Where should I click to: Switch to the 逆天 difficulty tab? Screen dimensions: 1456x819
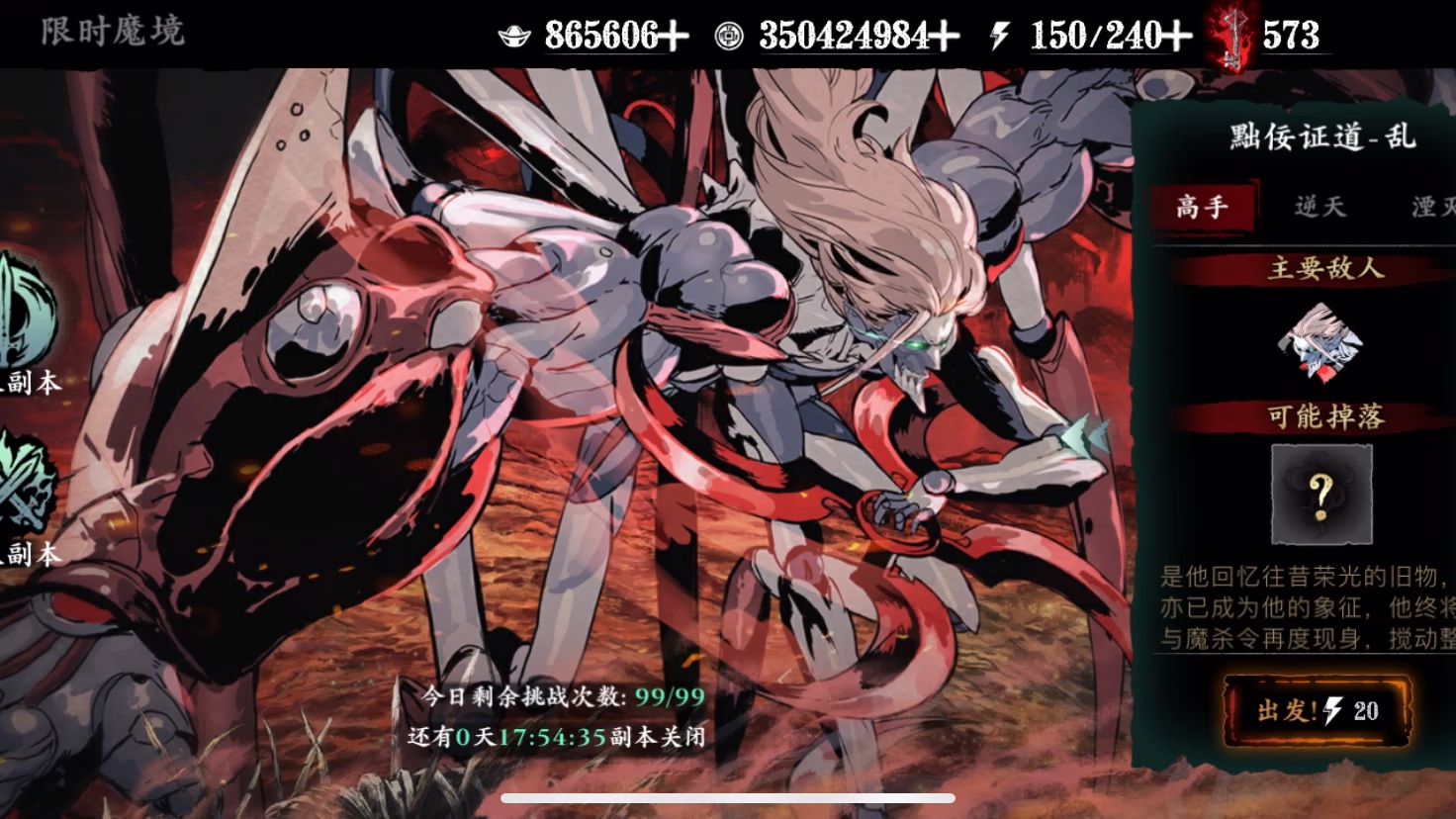coord(1320,207)
